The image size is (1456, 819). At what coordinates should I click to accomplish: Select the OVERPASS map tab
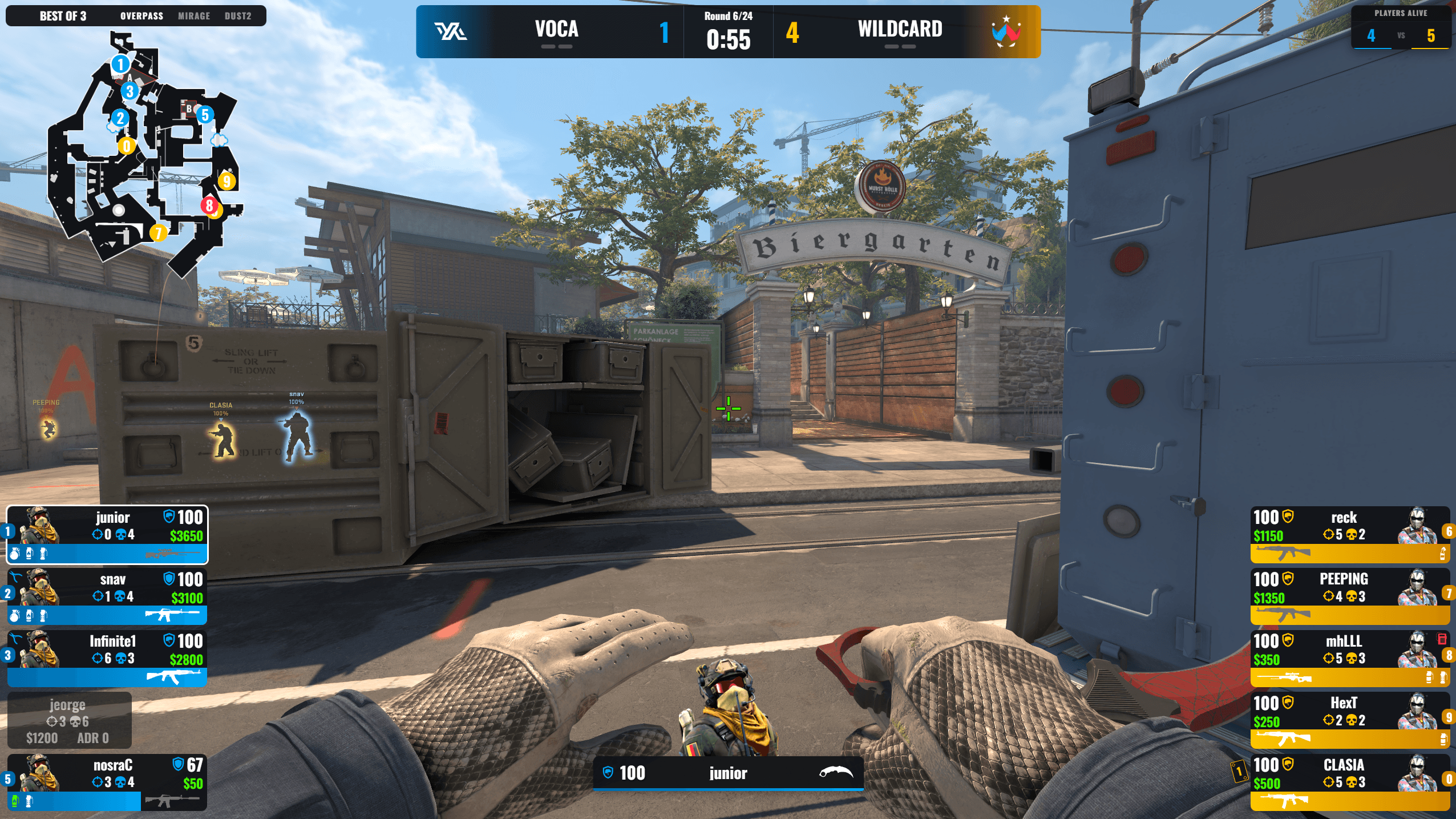(x=141, y=15)
